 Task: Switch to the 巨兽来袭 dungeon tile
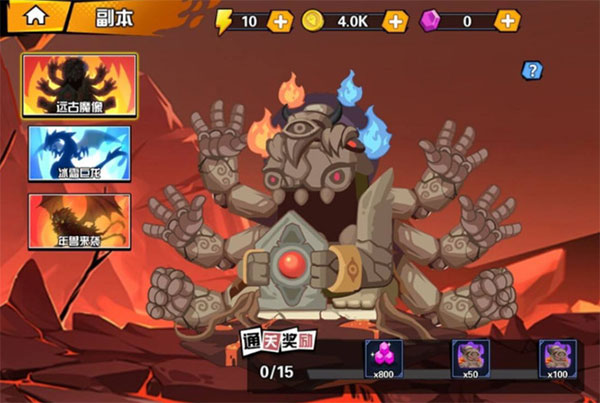click(80, 220)
